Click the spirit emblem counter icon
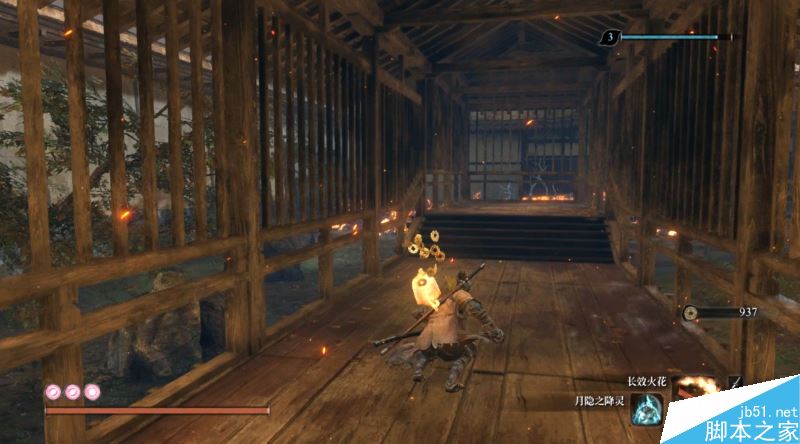The image size is (800, 444). pyautogui.click(x=608, y=38)
